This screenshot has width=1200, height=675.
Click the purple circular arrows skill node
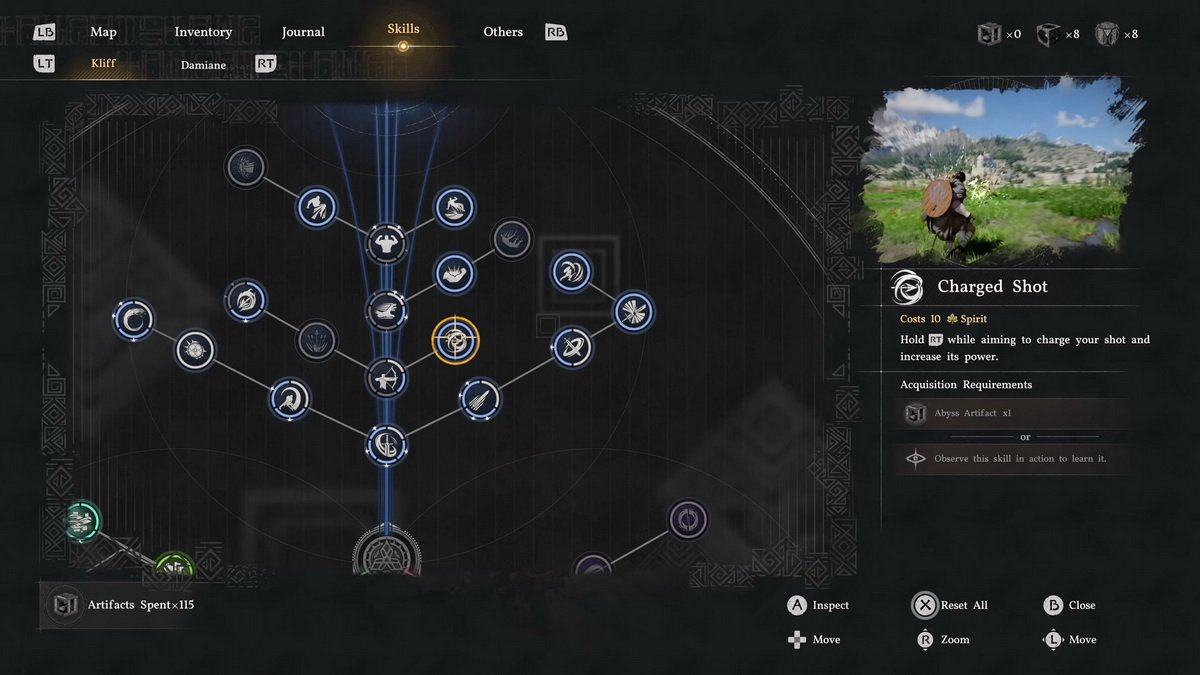tap(687, 520)
